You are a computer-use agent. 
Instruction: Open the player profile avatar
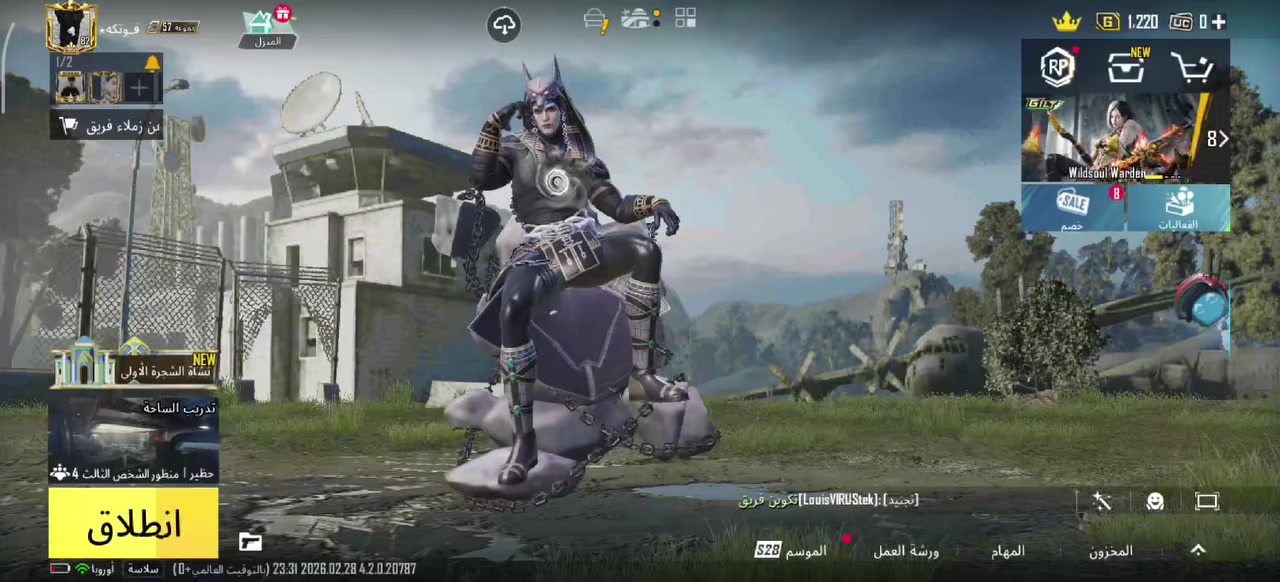pos(70,27)
